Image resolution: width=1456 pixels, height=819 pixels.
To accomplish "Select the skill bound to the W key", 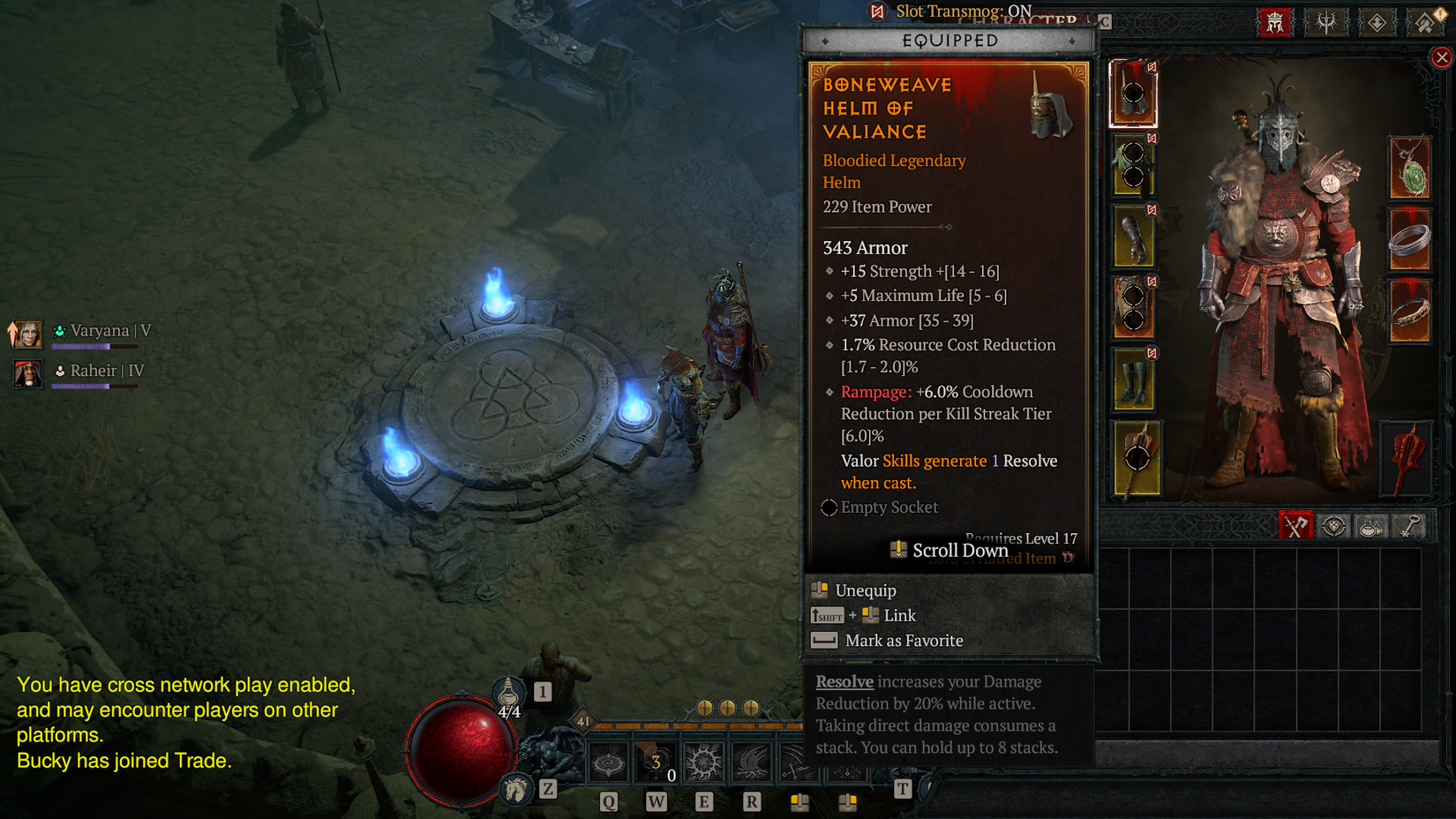I will pos(656,761).
